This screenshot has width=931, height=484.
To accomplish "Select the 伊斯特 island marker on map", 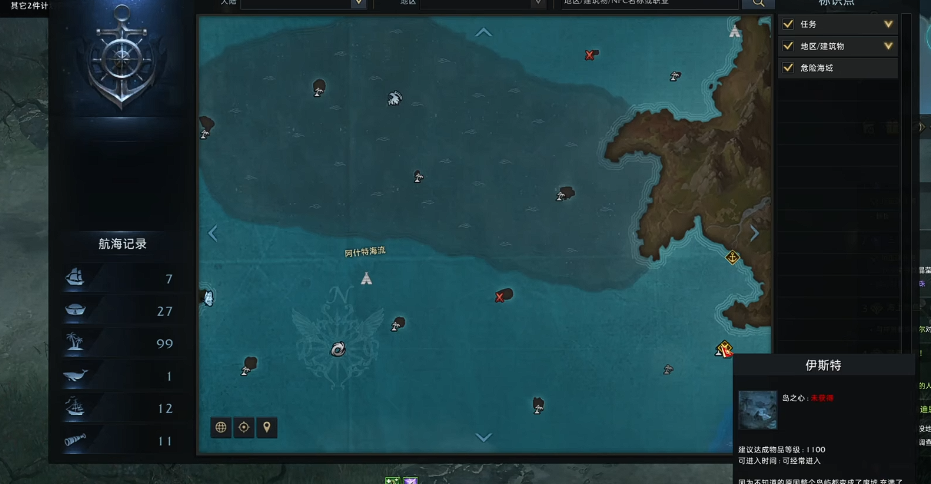I will coord(723,349).
